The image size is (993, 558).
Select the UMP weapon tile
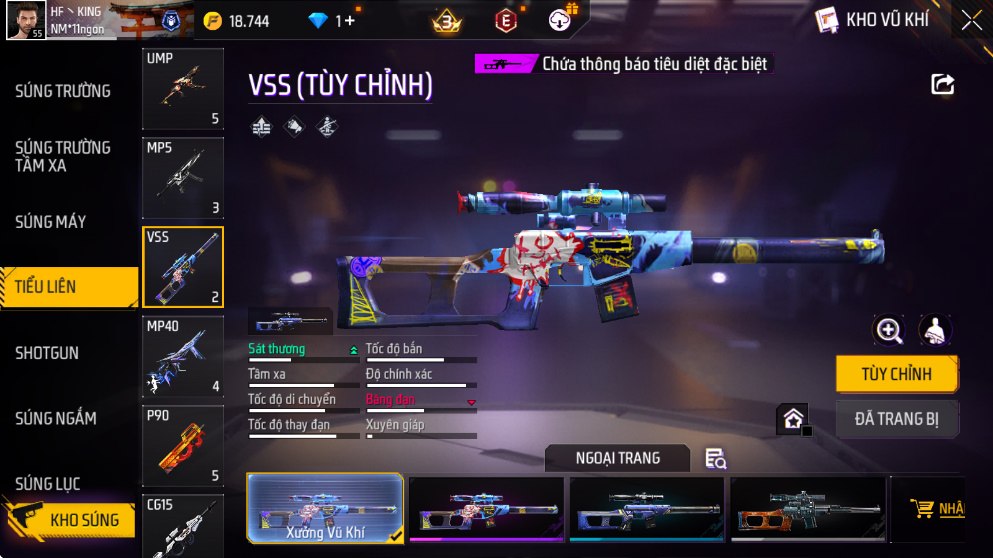tap(183, 89)
